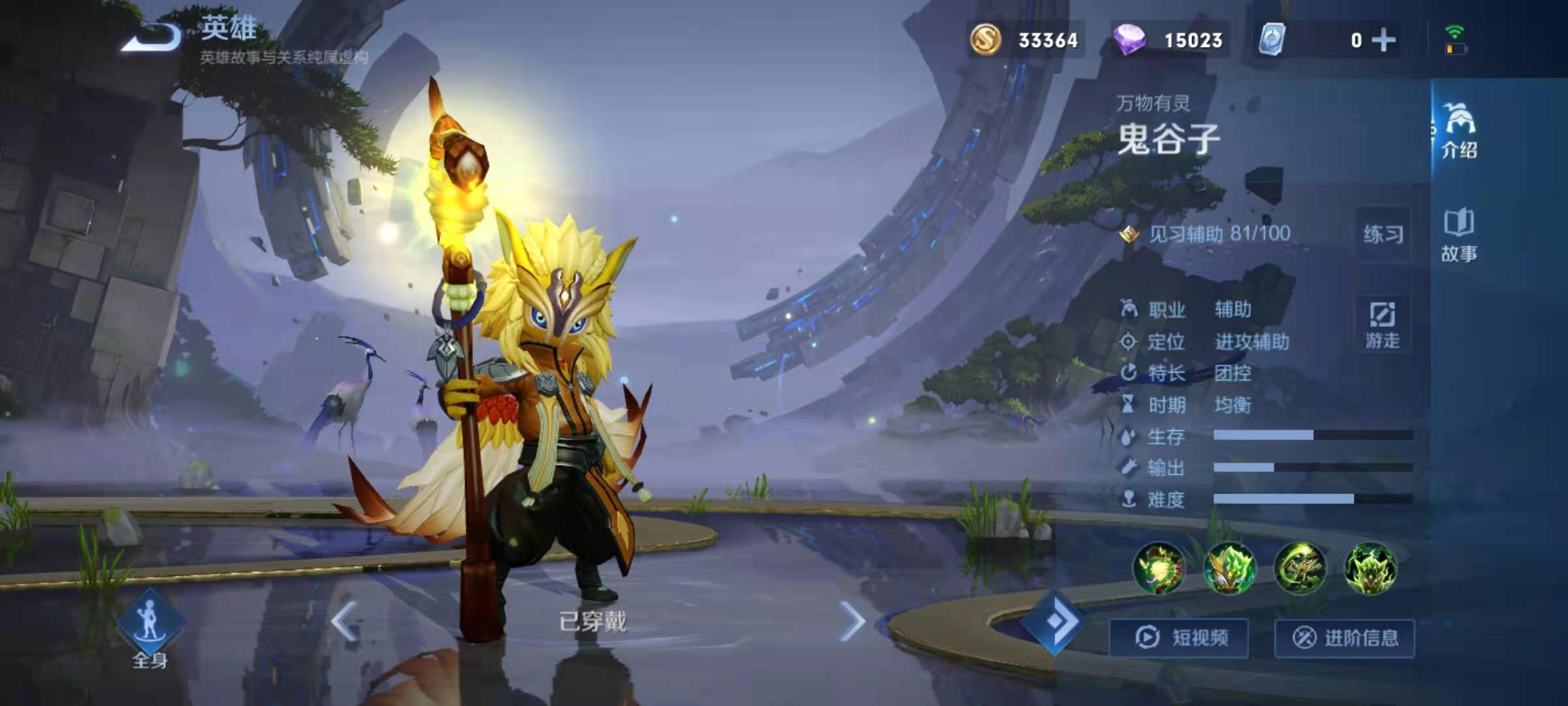
Task: Open the 游走 role edit button
Action: [x=1382, y=324]
